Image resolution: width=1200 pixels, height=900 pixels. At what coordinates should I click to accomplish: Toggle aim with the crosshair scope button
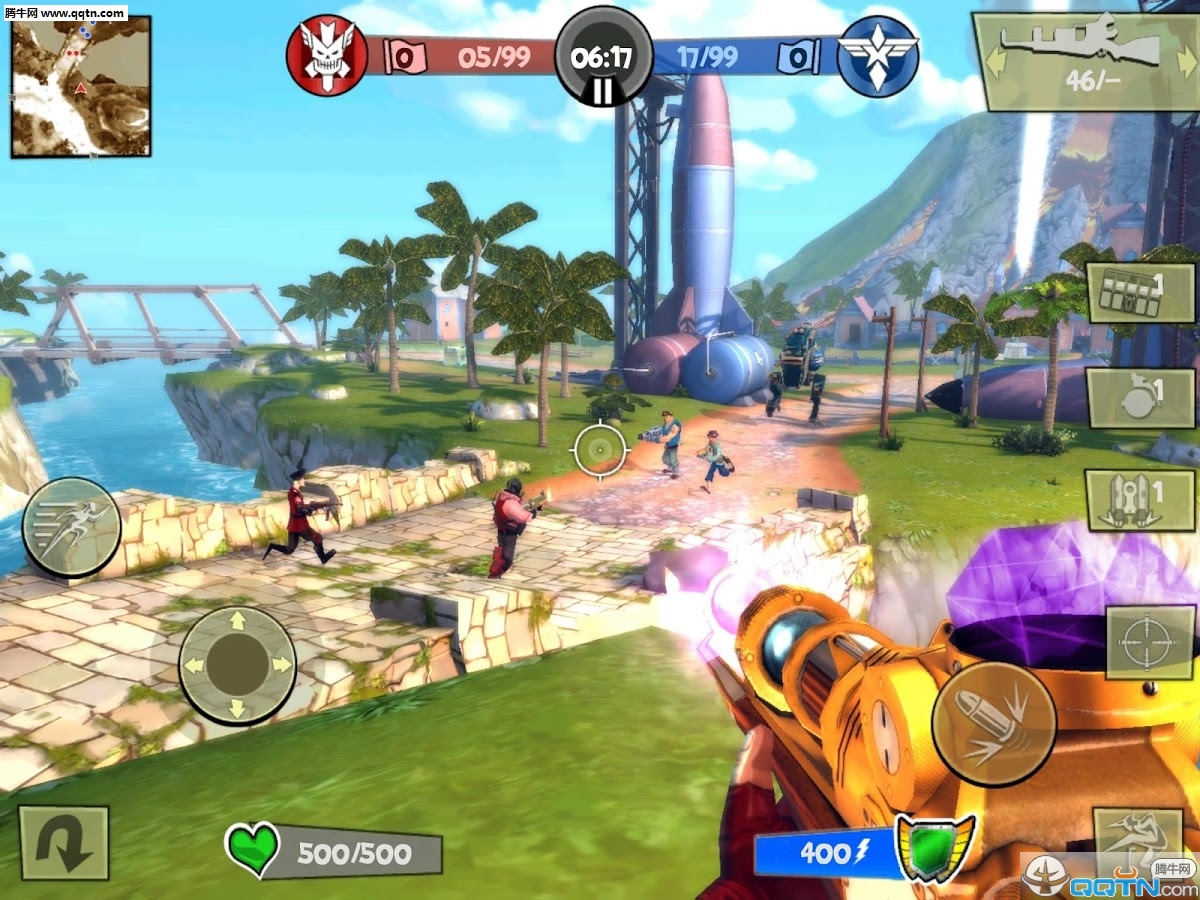click(1150, 642)
